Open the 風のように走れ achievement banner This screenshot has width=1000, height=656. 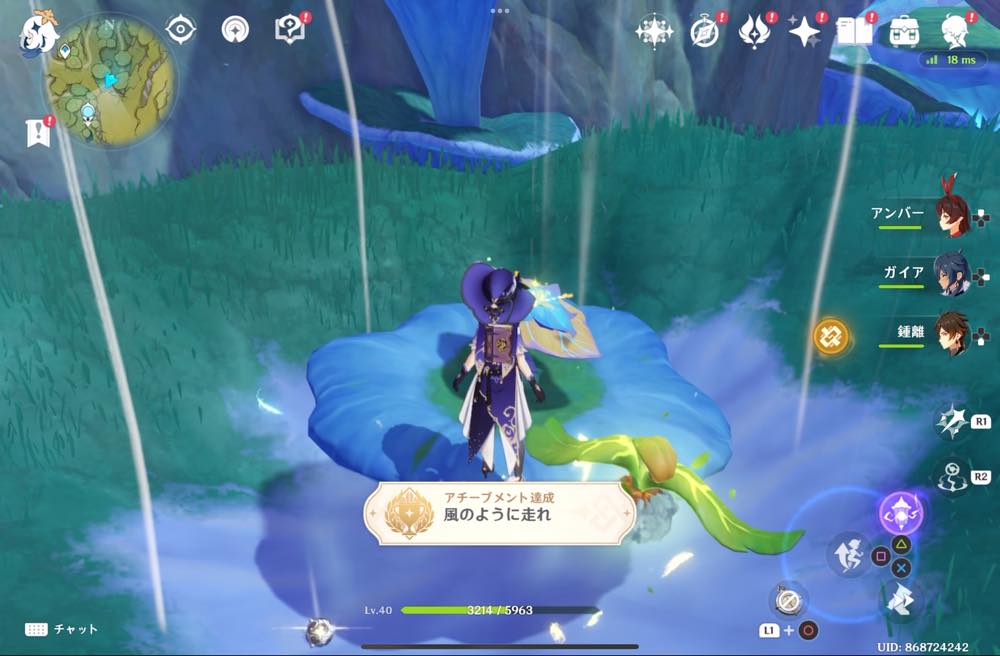[x=498, y=514]
